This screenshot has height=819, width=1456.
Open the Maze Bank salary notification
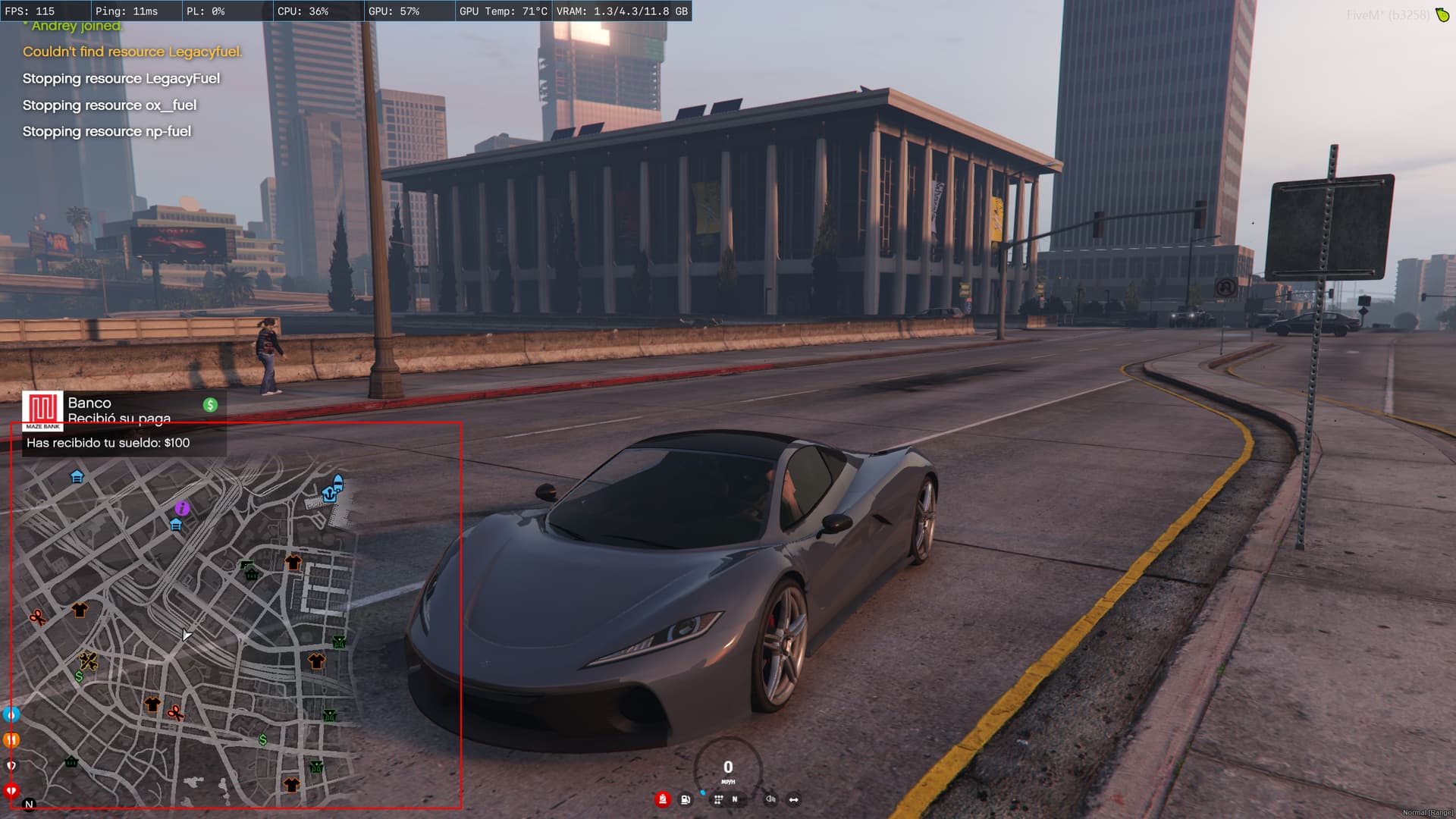click(121, 423)
